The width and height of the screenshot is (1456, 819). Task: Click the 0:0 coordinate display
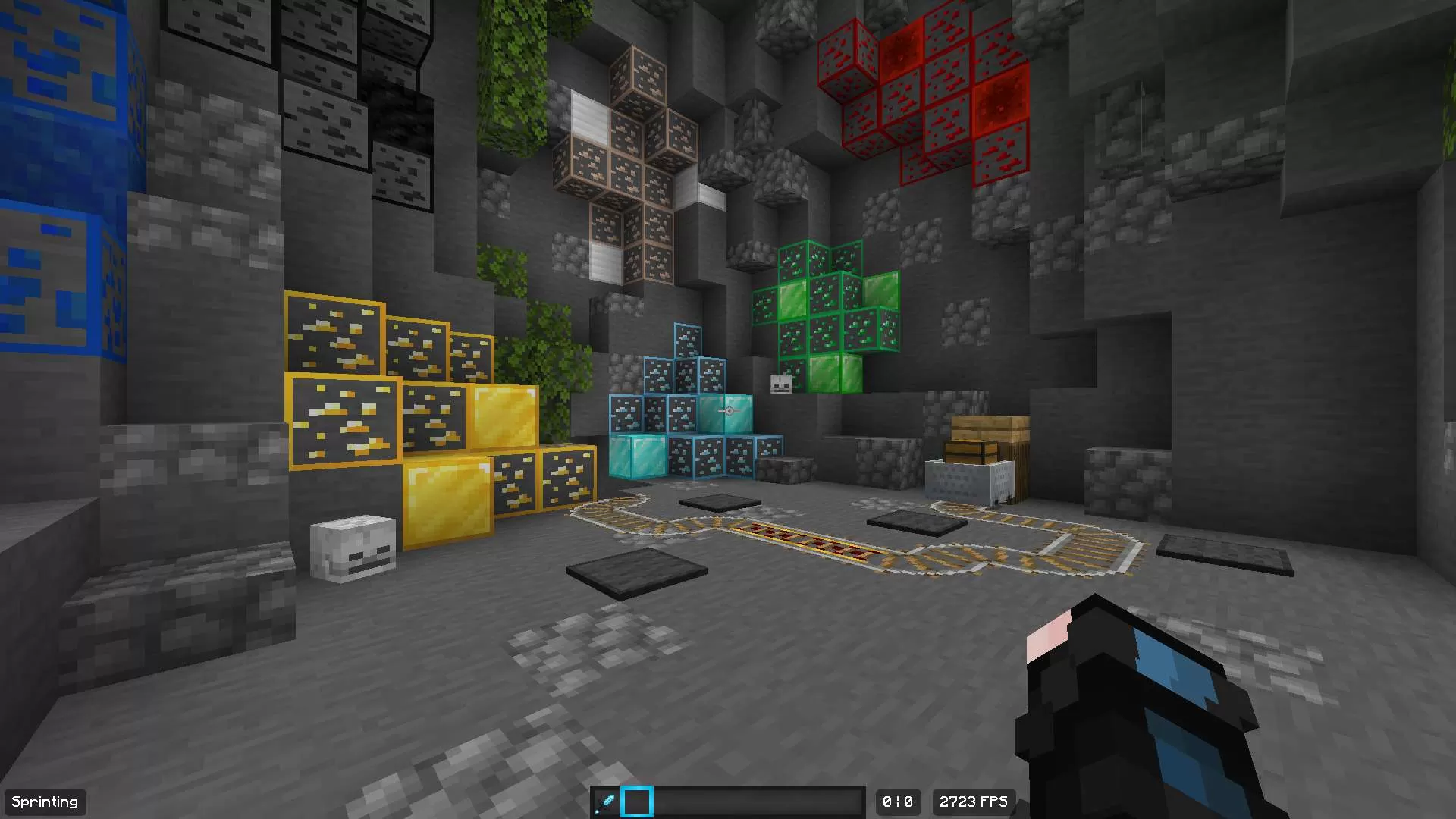[x=898, y=802]
